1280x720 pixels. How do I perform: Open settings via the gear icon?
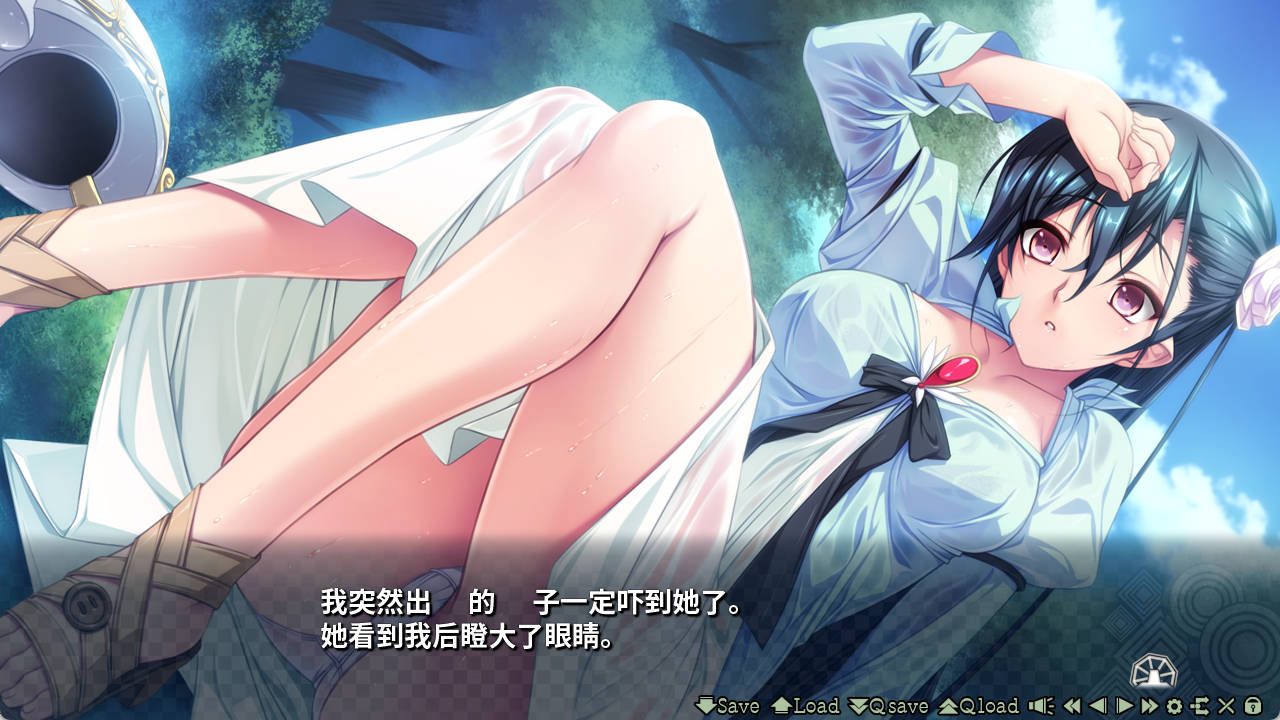click(1174, 706)
